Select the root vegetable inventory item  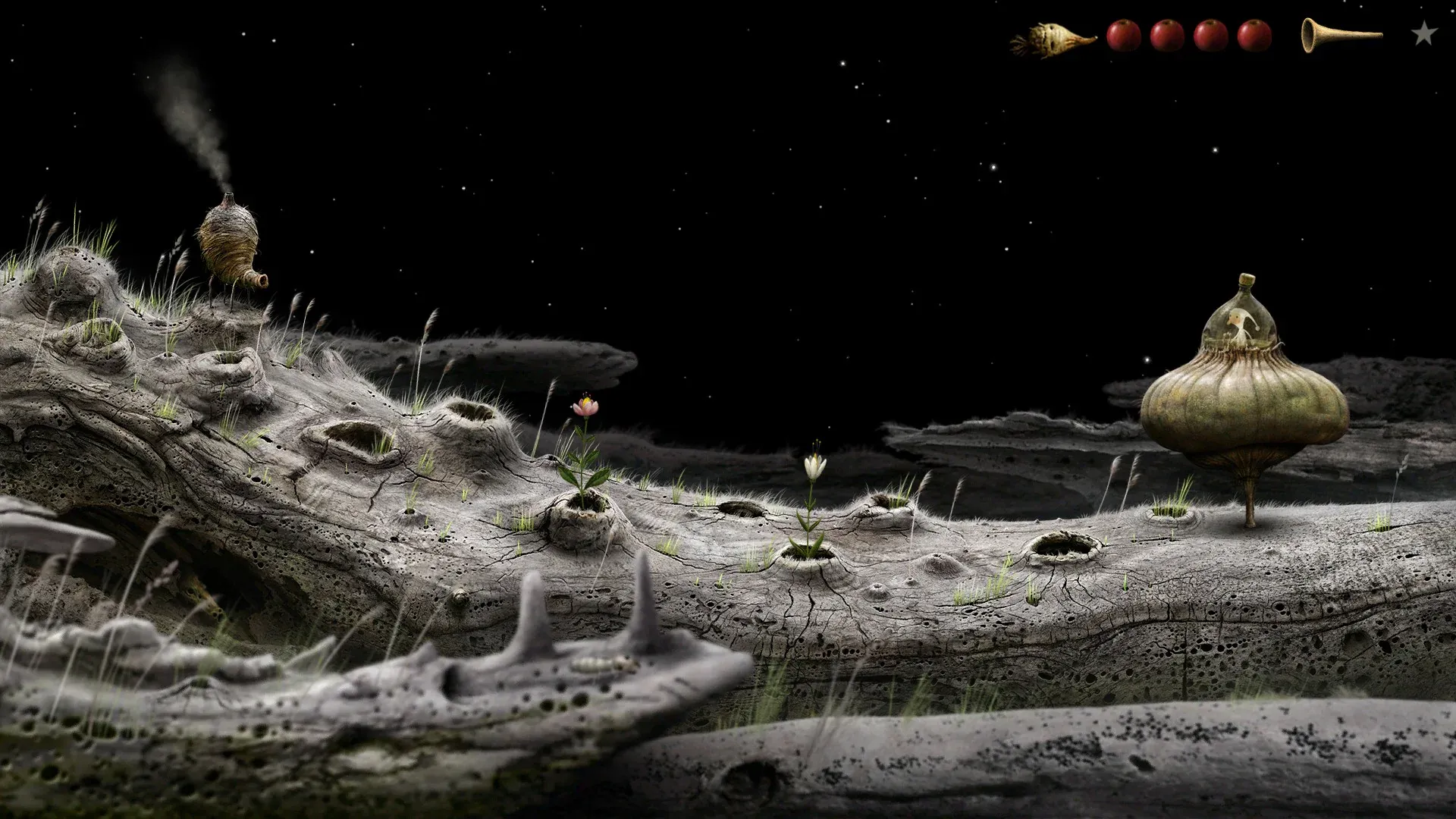(x=1052, y=39)
